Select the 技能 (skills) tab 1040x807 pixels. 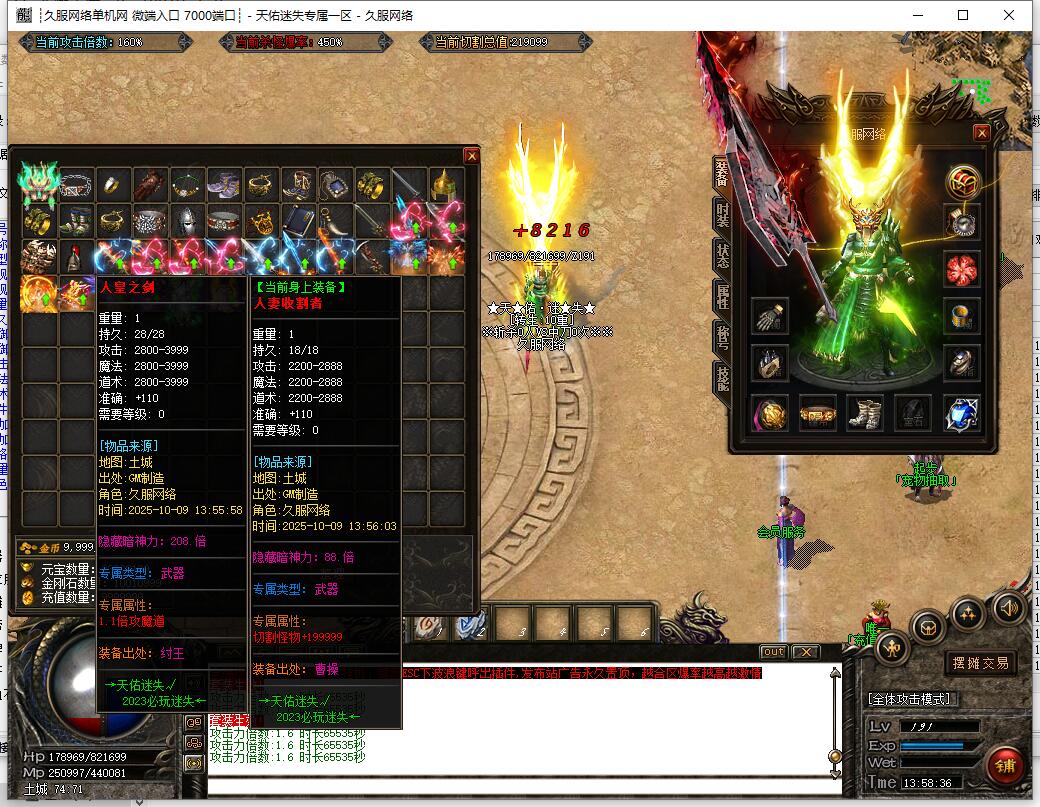722,377
